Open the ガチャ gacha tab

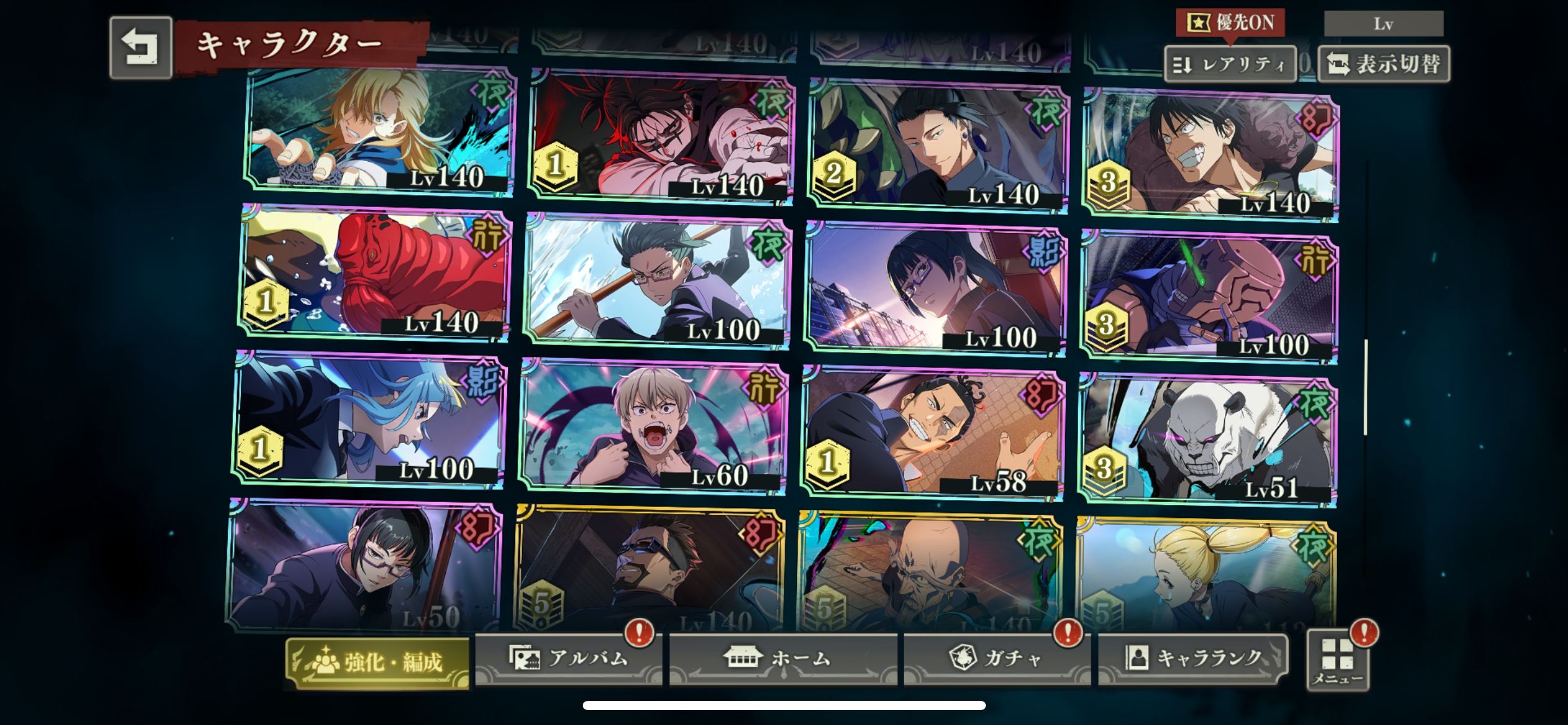996,658
